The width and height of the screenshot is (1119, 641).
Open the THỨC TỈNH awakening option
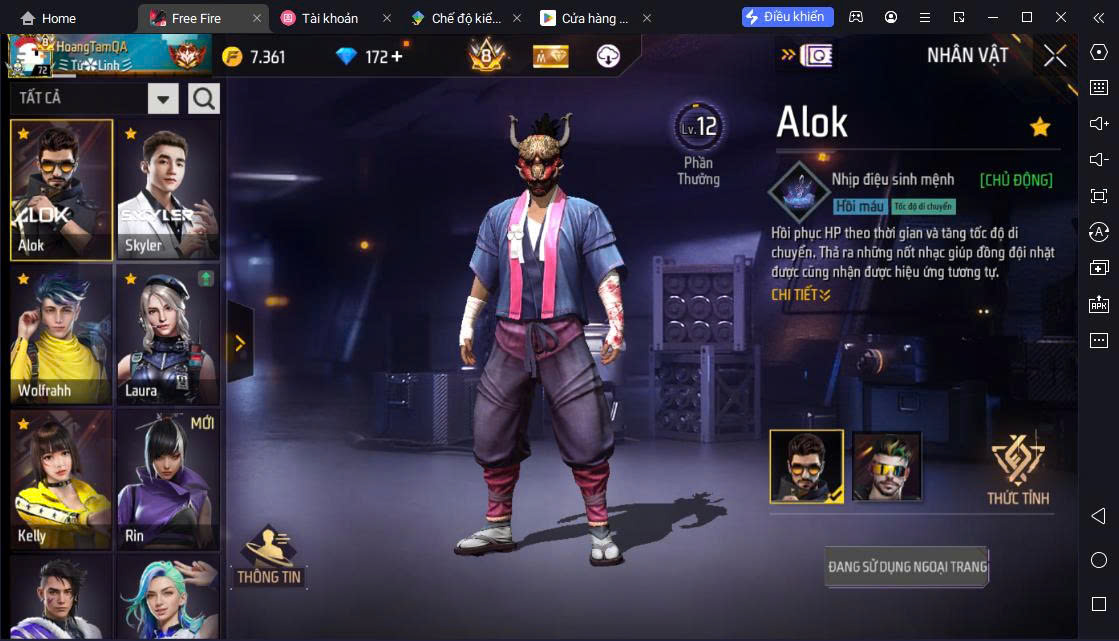pyautogui.click(x=1017, y=471)
